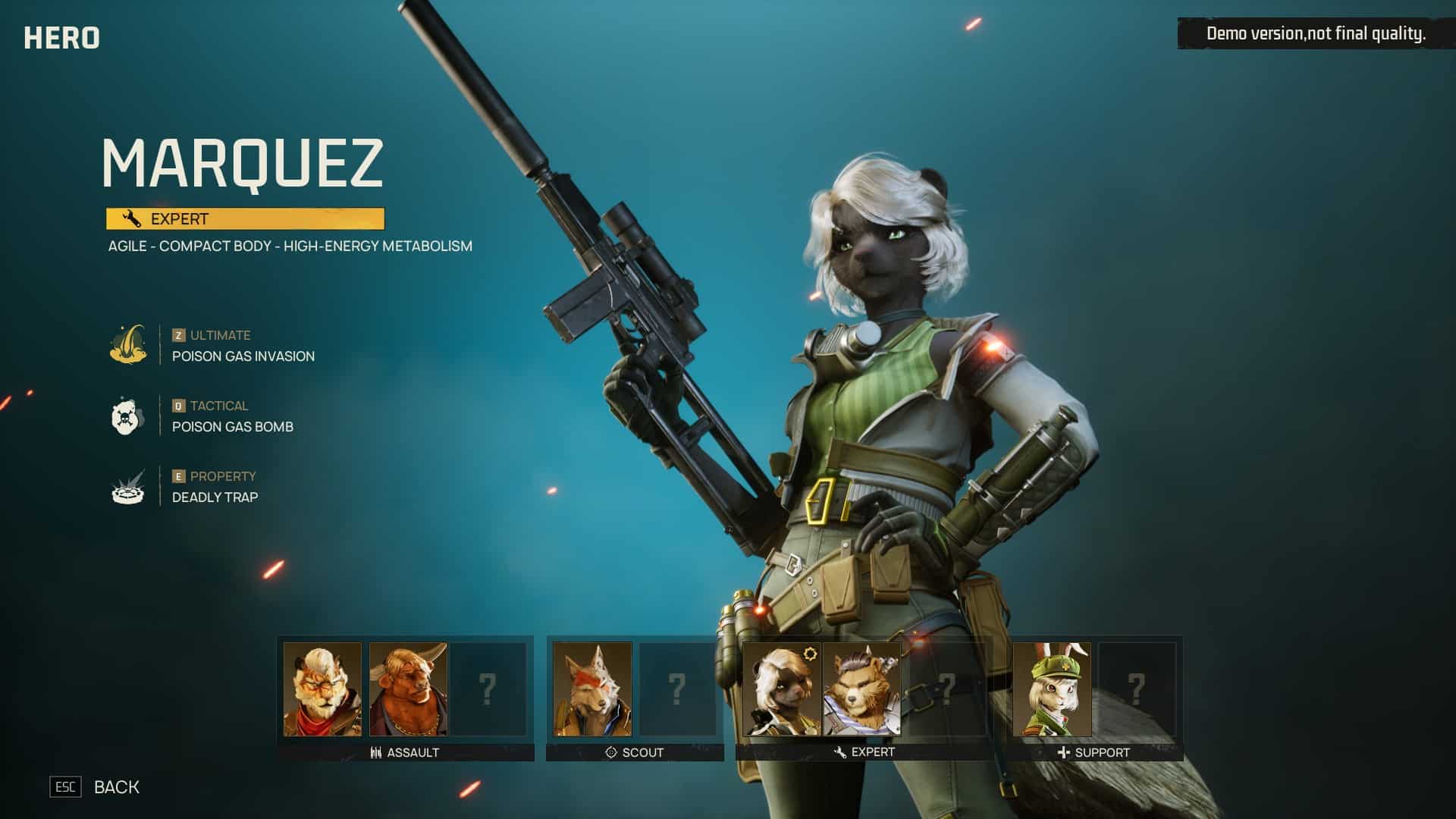Screen dimensions: 1456x819
Task: Select the white-haired tiger Assault hero portrait
Action: [x=322, y=689]
